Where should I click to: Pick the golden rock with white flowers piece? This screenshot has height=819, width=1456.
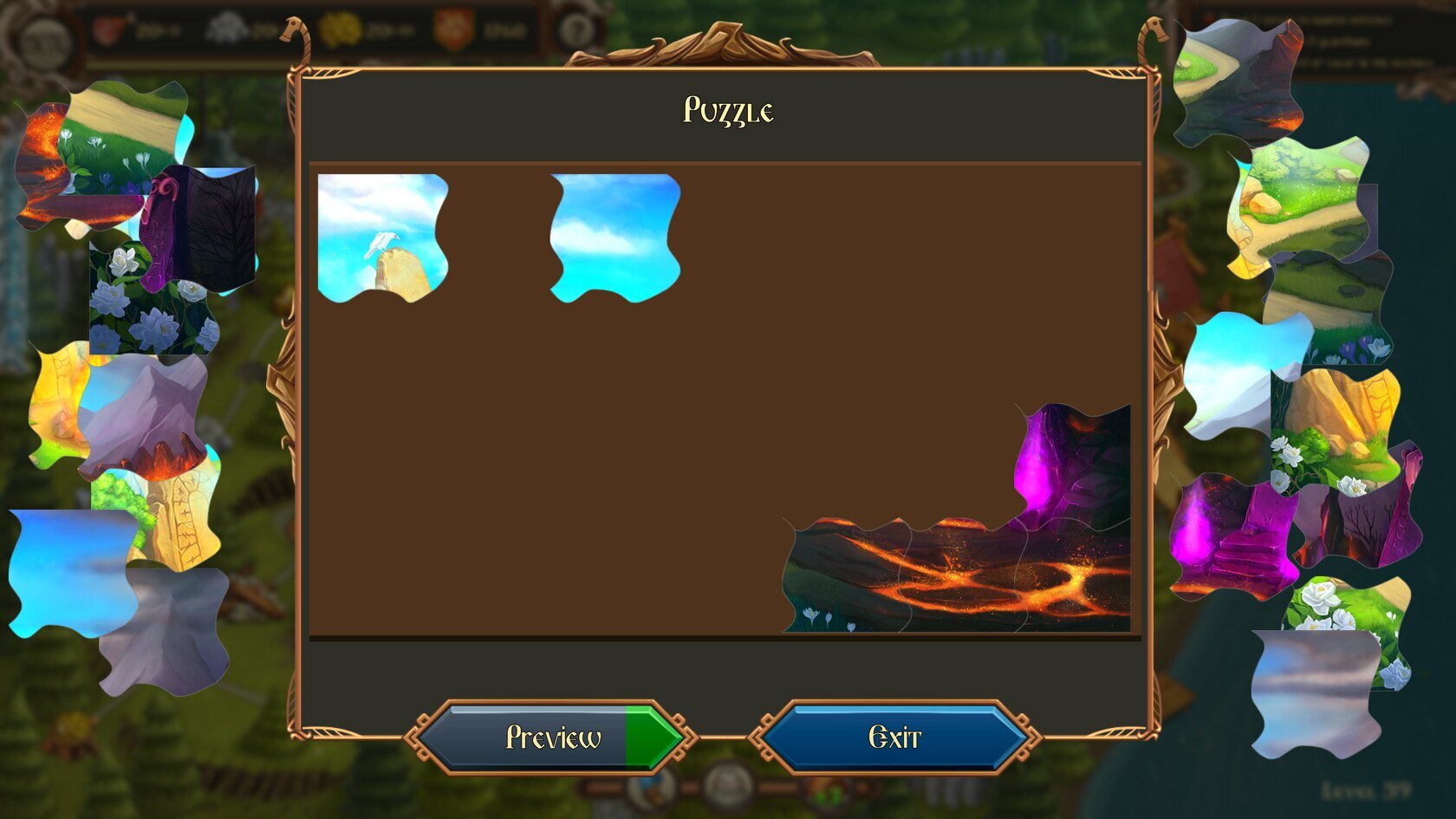(x=1336, y=425)
